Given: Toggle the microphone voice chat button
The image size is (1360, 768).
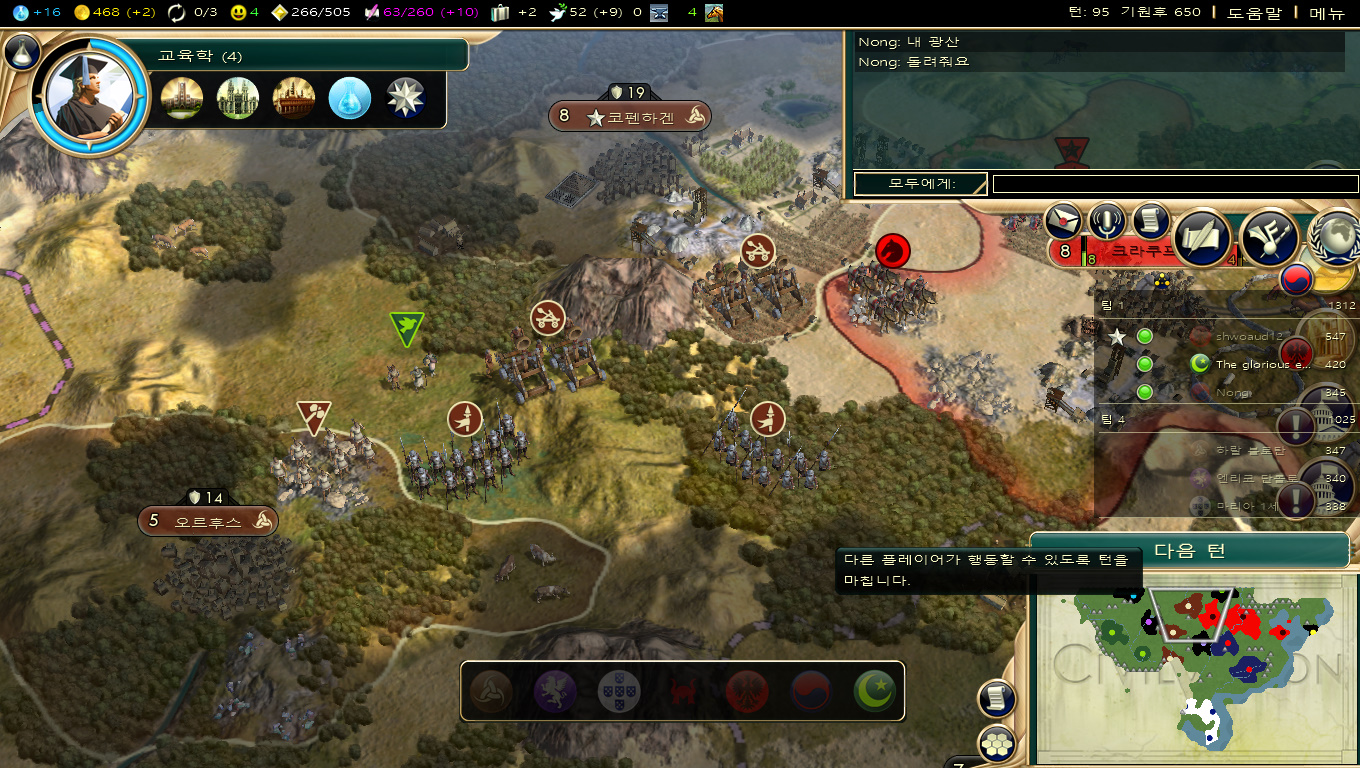Looking at the screenshot, I should point(1108,221).
